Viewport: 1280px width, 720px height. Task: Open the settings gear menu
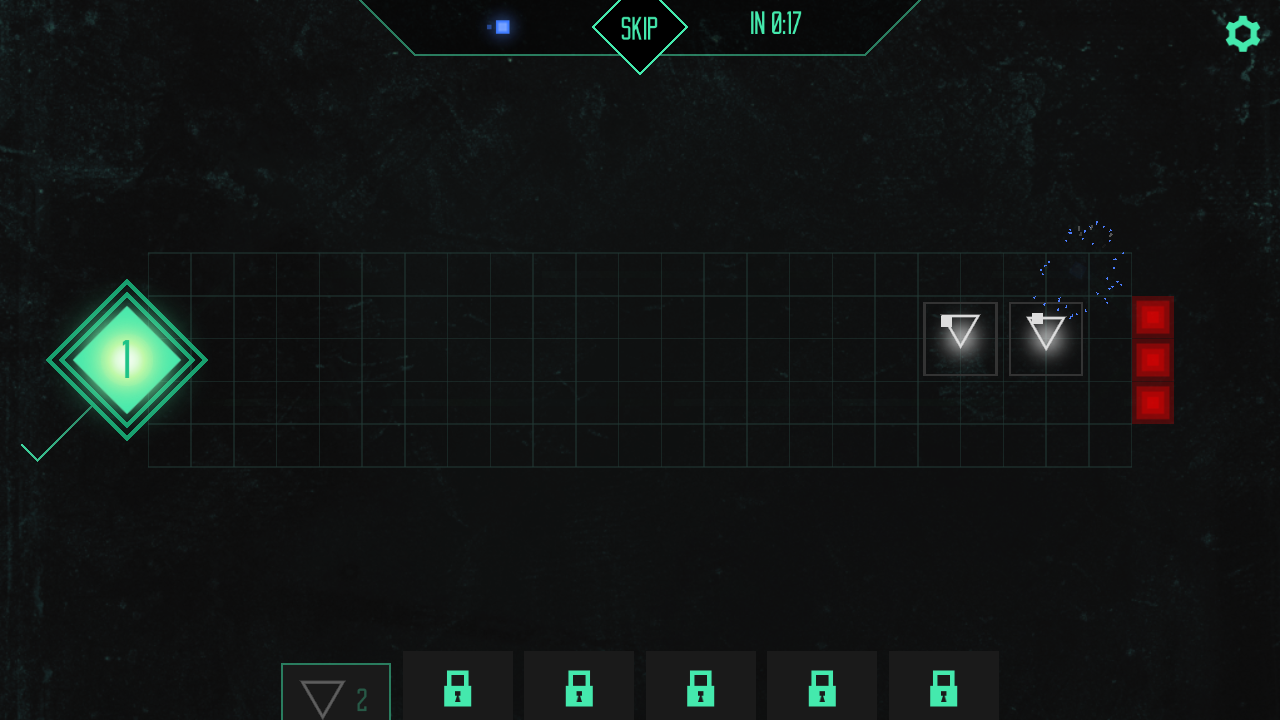coord(1243,33)
